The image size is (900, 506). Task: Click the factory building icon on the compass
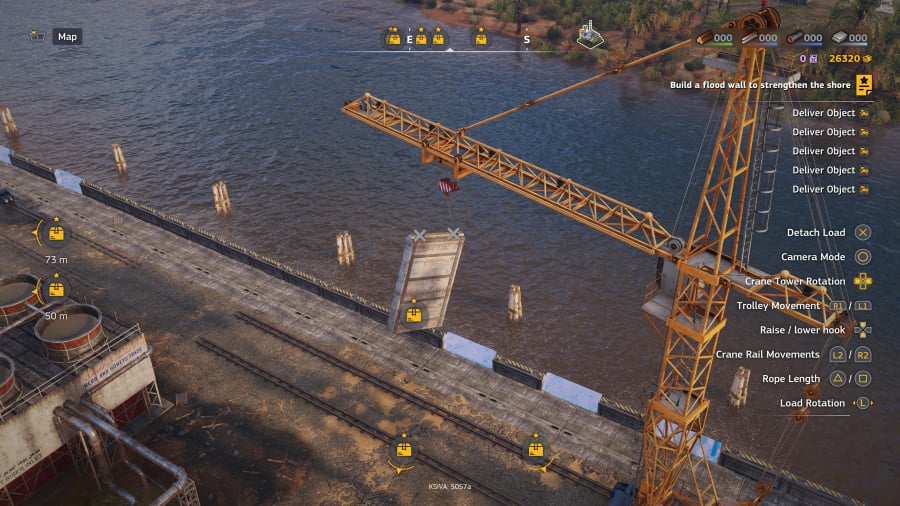tap(591, 37)
